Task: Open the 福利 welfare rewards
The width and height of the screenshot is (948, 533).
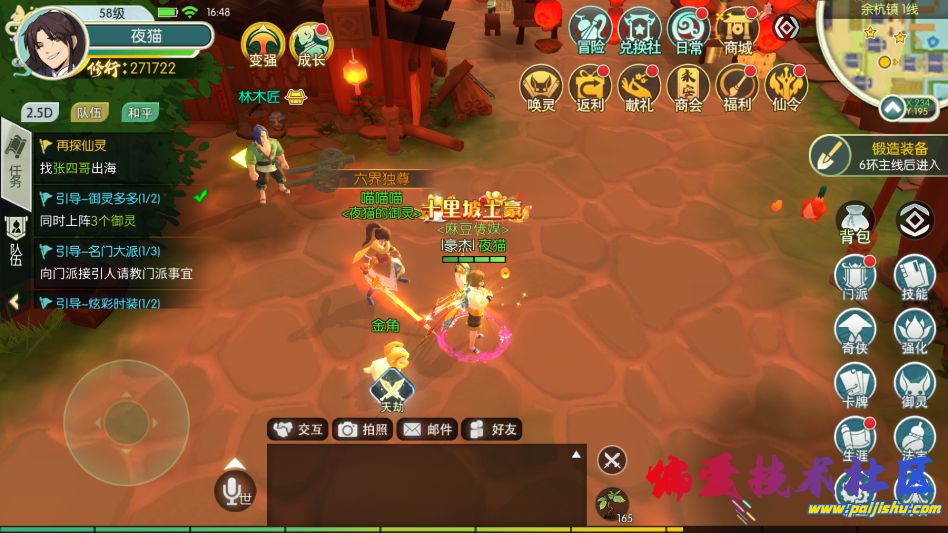Action: point(736,87)
